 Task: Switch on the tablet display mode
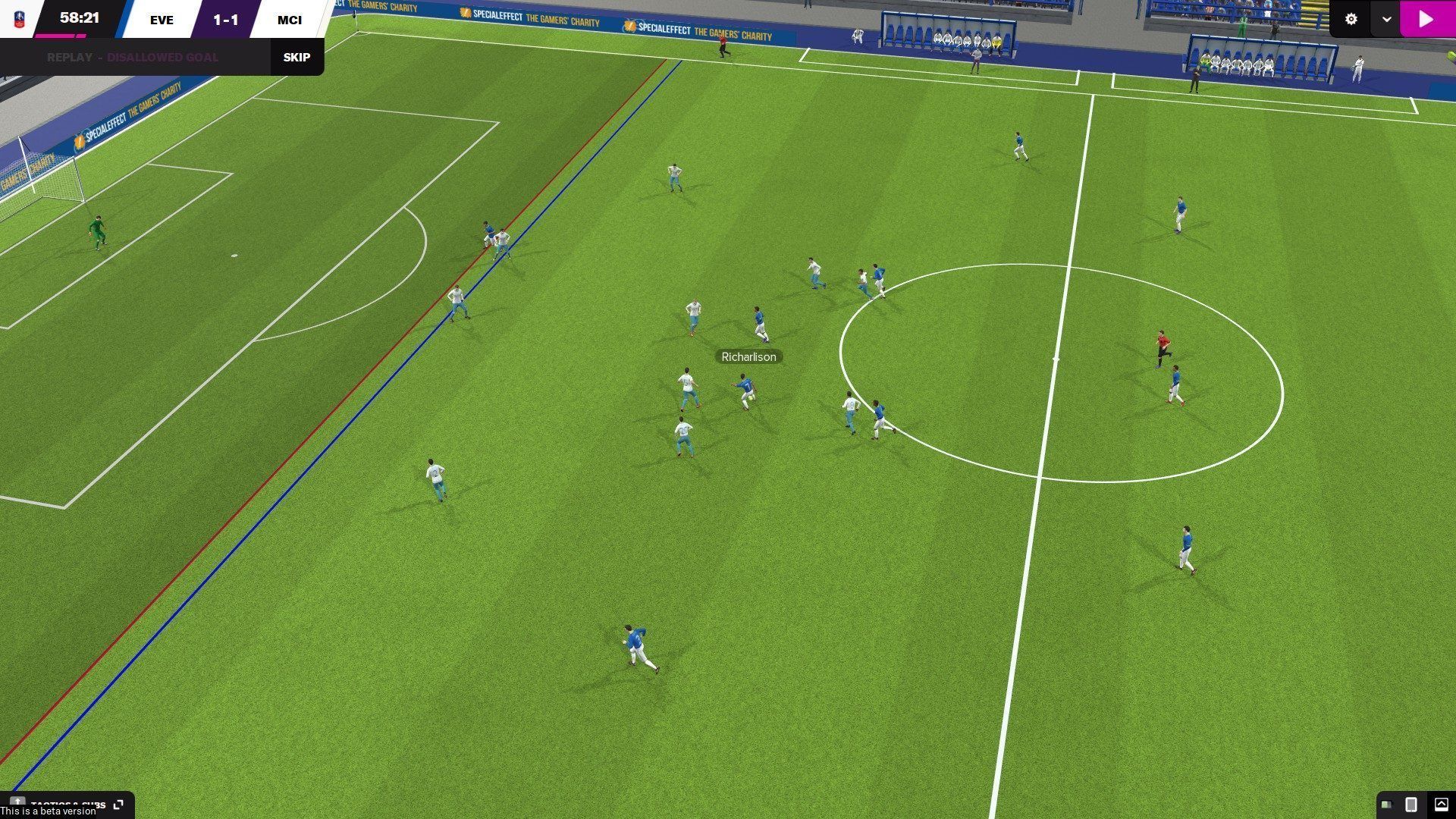(x=1411, y=805)
